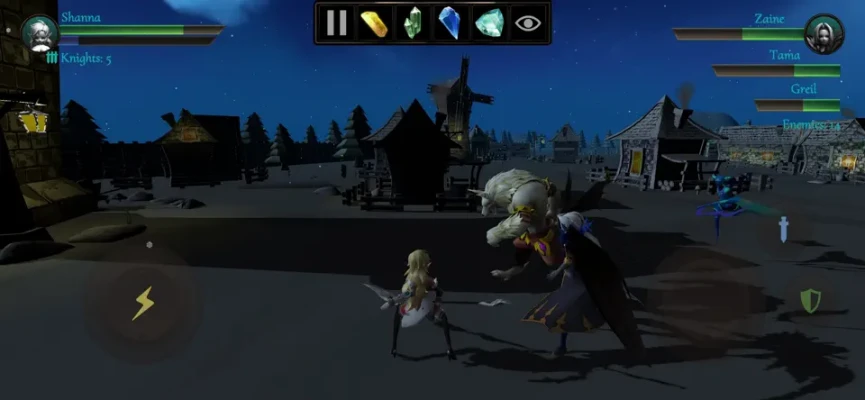Select the green crystal cluster item
This screenshot has width=865, height=400.
412,22
